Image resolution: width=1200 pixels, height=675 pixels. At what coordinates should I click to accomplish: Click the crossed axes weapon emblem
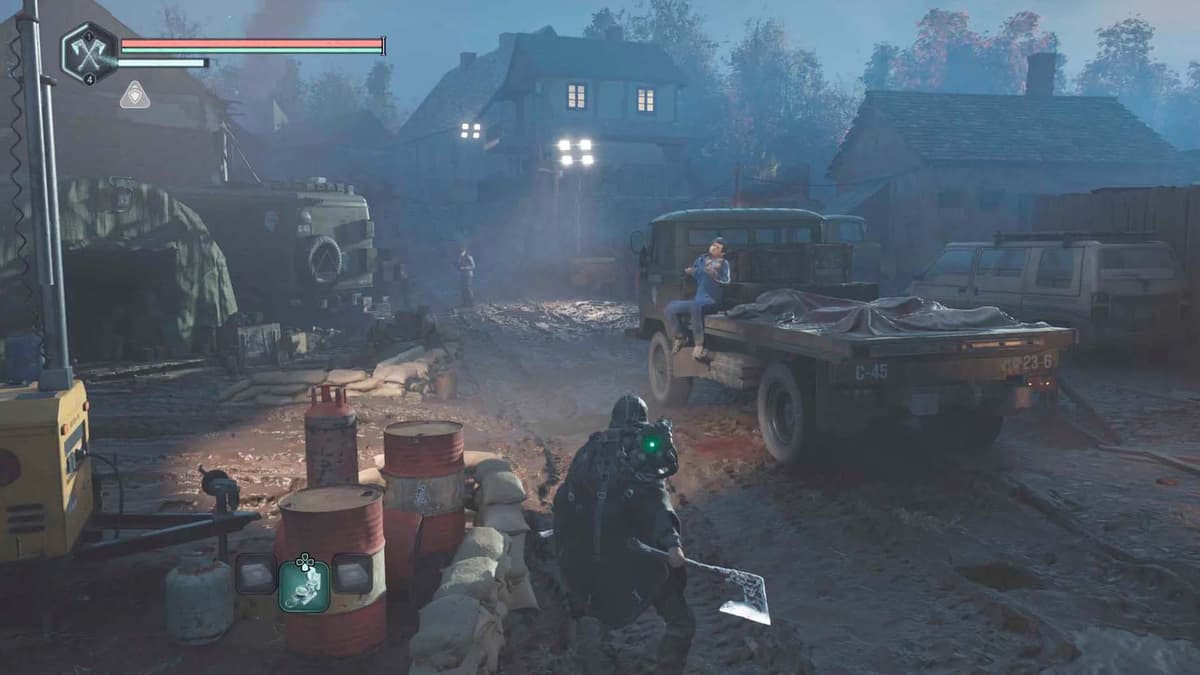pyautogui.click(x=89, y=52)
